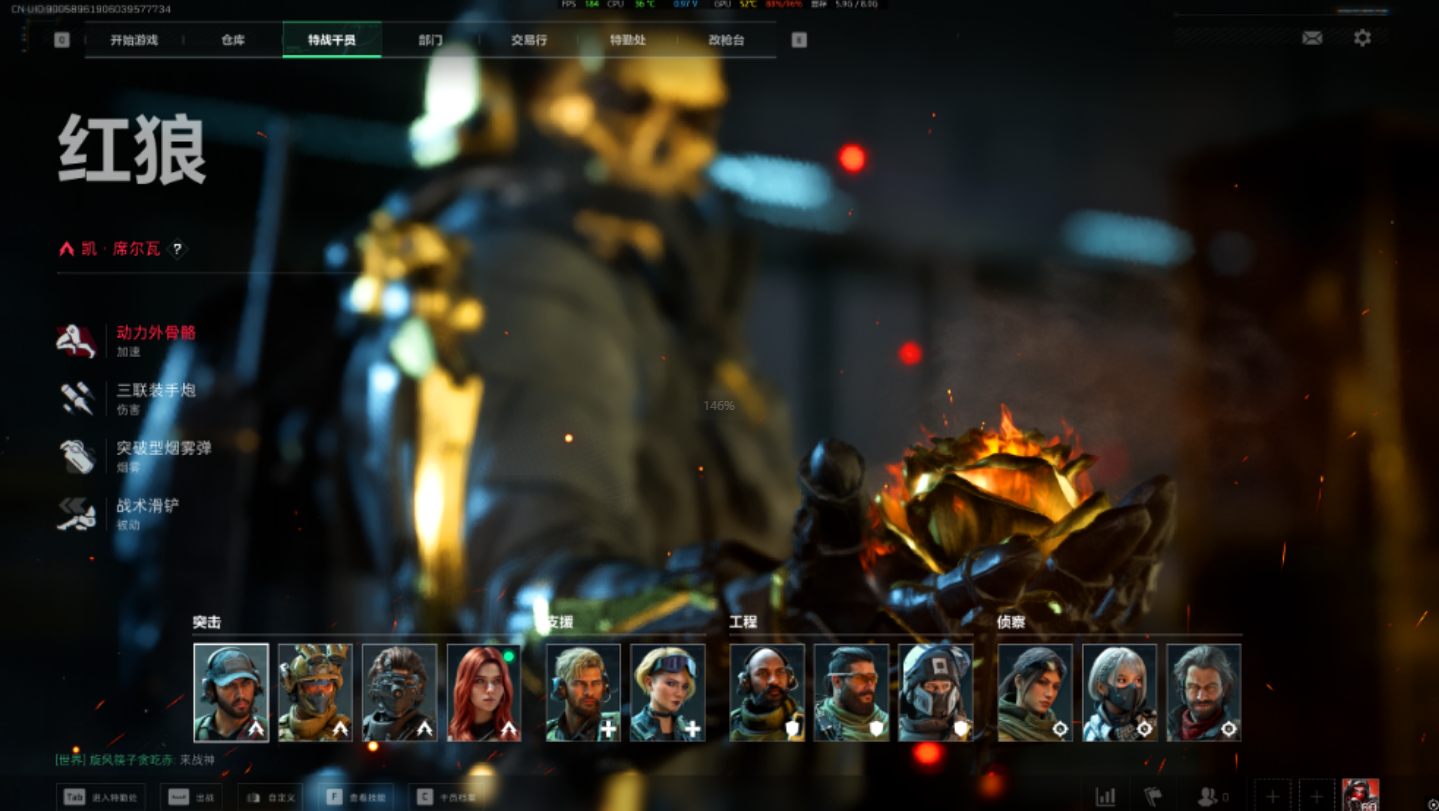Image resolution: width=1439 pixels, height=811 pixels.
Task: Select the gold-helmet assault operator portrait
Action: pos(315,692)
